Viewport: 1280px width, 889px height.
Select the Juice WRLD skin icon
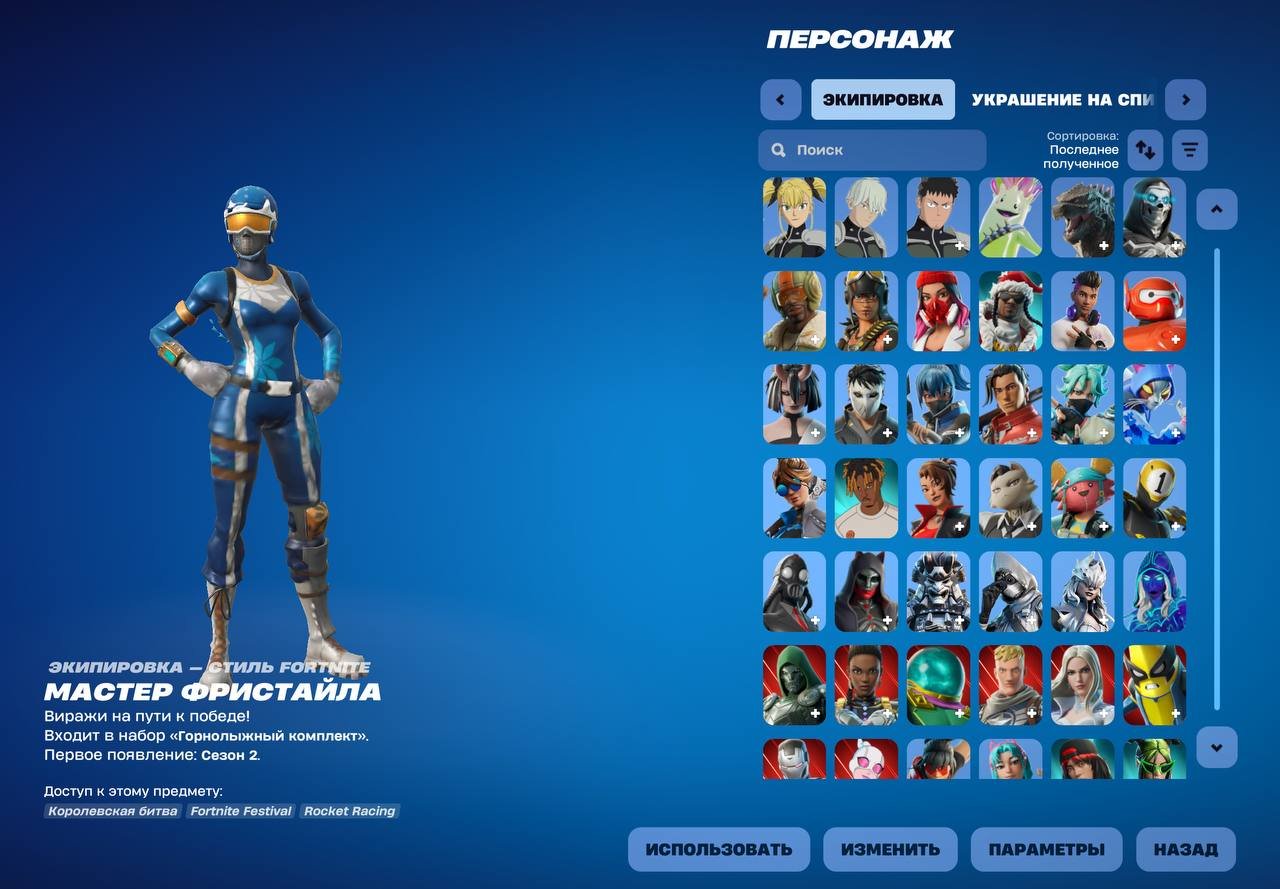pos(866,497)
